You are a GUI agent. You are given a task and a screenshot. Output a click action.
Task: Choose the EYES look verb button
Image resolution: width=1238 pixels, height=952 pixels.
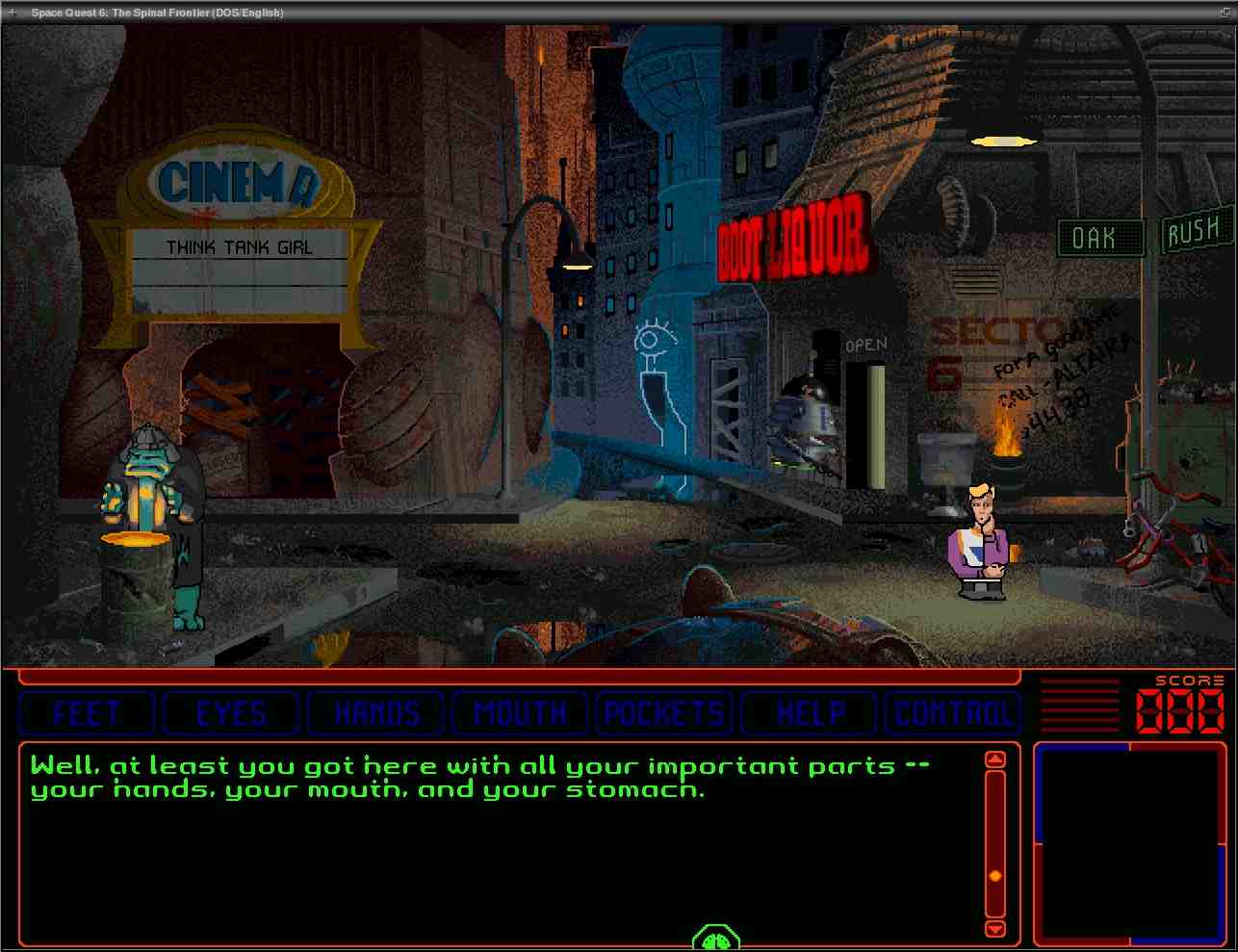(x=231, y=713)
